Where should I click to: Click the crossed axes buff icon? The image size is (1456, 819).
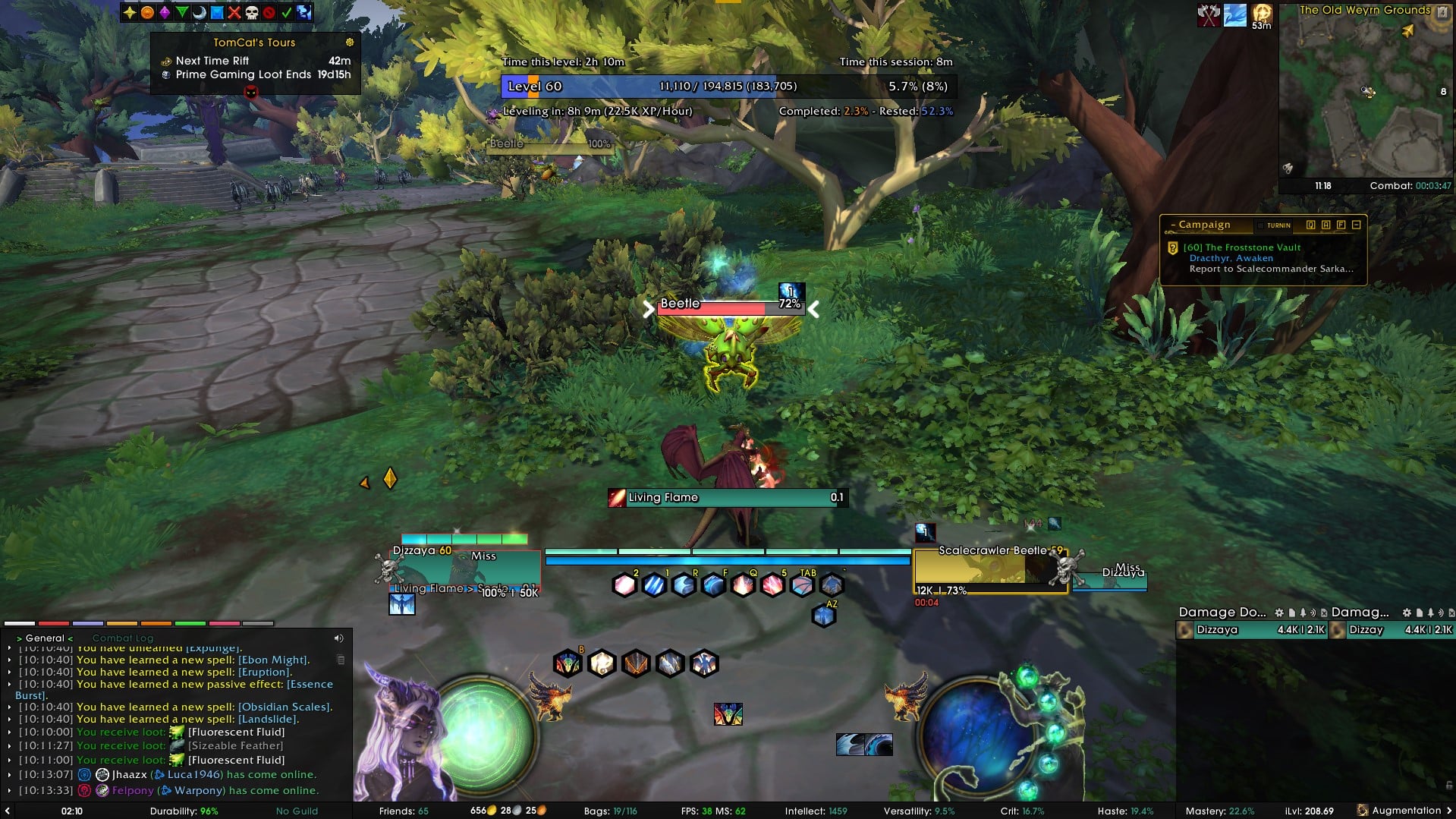coord(1208,15)
